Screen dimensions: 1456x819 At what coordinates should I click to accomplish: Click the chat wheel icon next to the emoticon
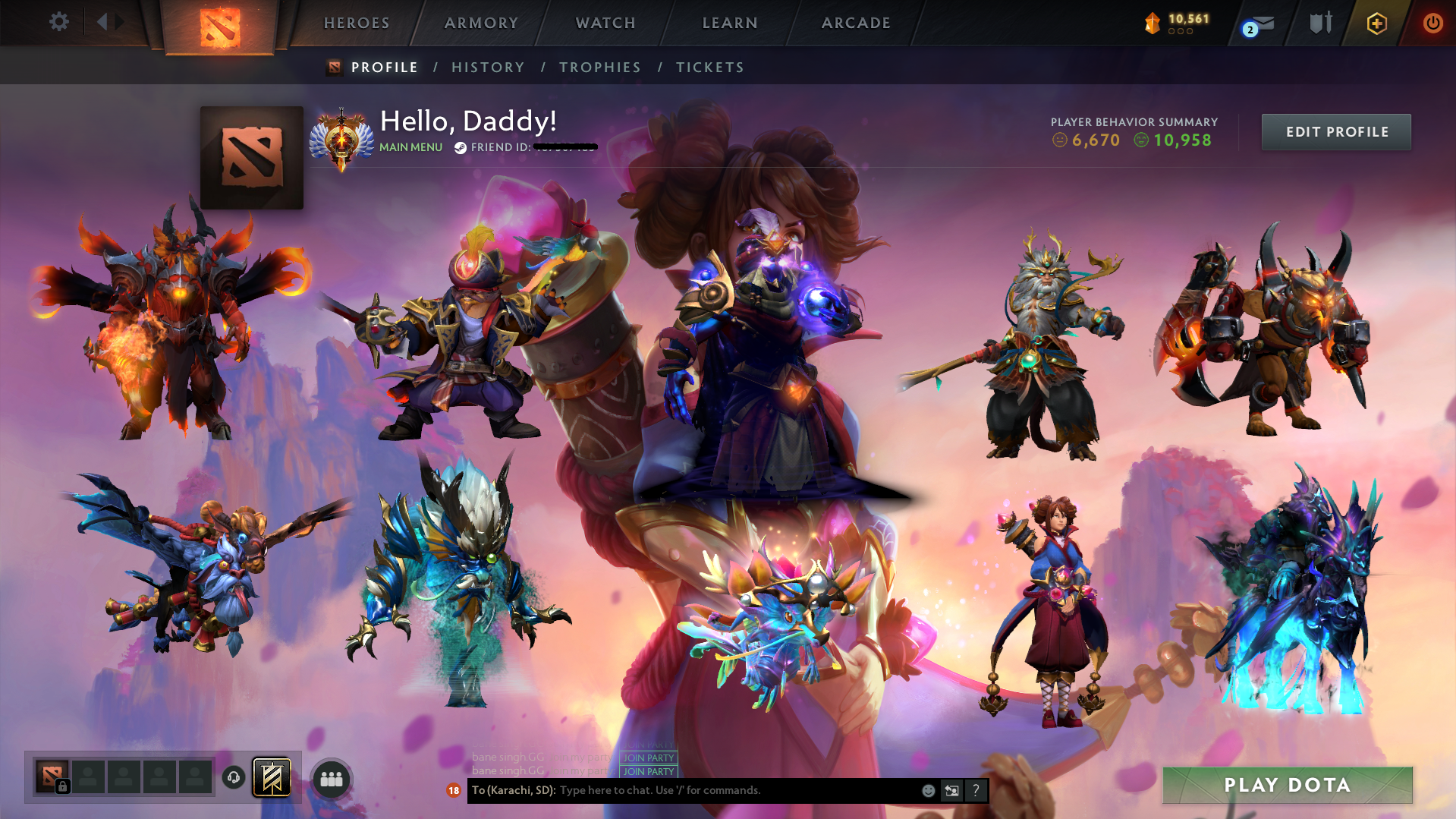tap(951, 790)
